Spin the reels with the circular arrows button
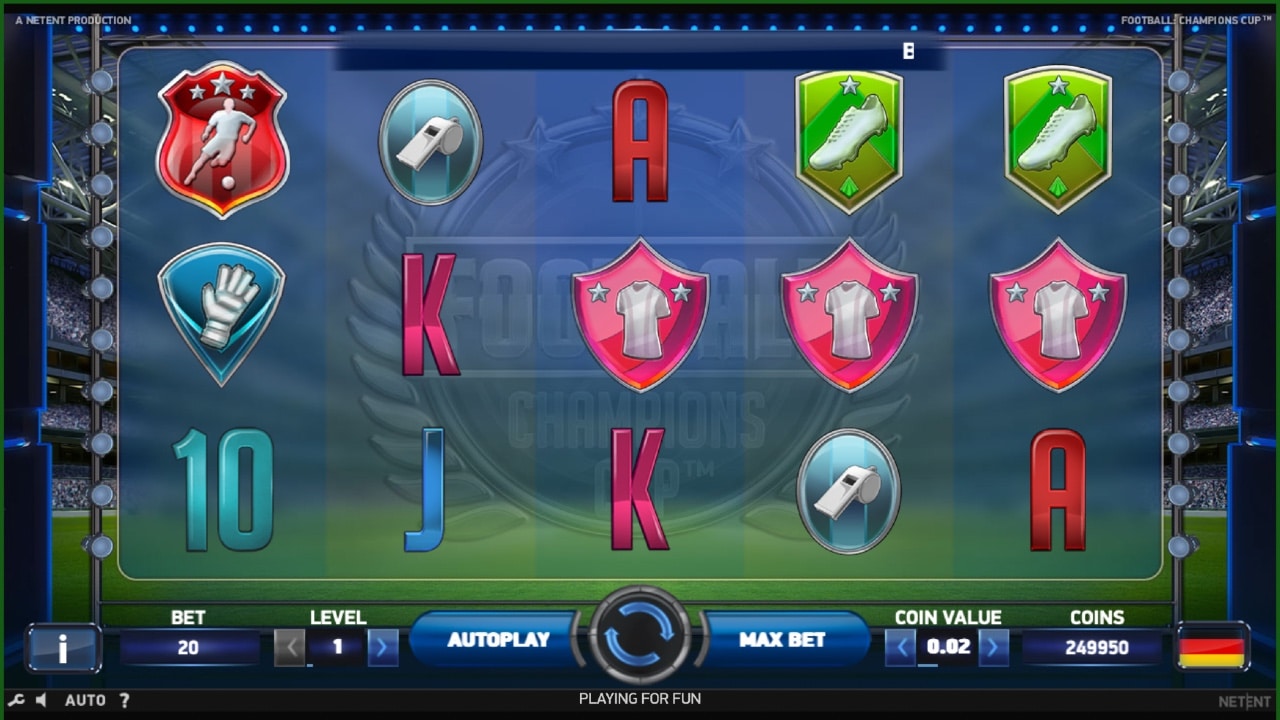The image size is (1280, 720). click(640, 637)
